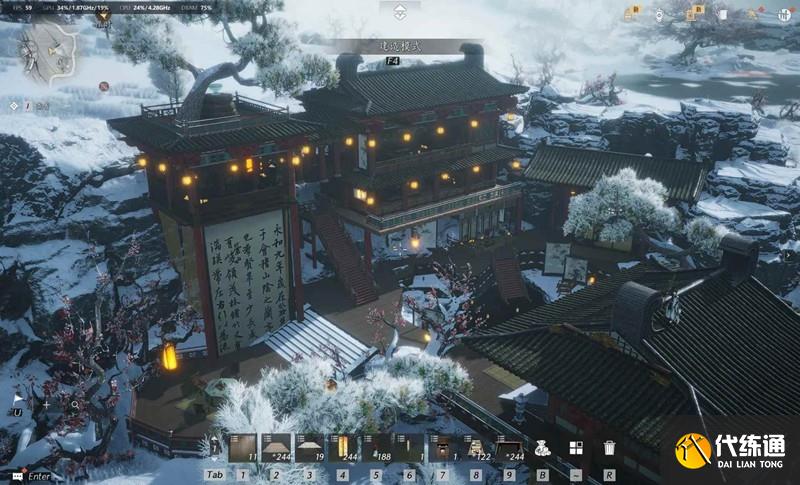Viewport: 800px width, 485px height.
Task: Click the hotbar page switch arrows
Action: (213, 447)
